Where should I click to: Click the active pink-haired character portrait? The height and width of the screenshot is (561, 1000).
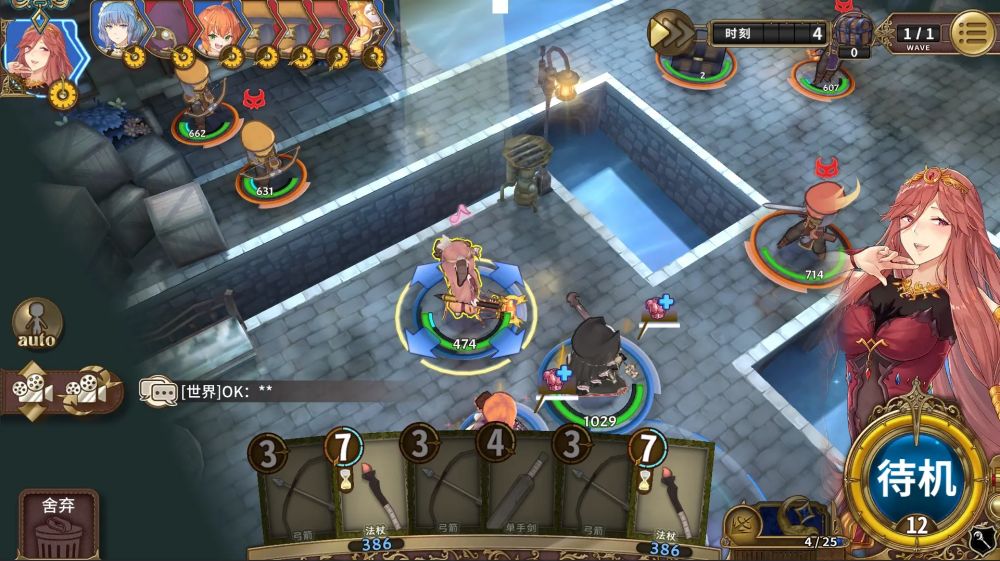coord(40,48)
